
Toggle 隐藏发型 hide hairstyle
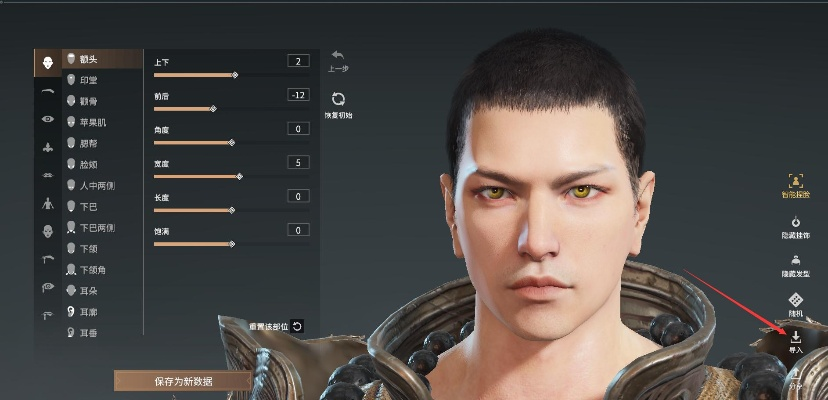click(796, 263)
